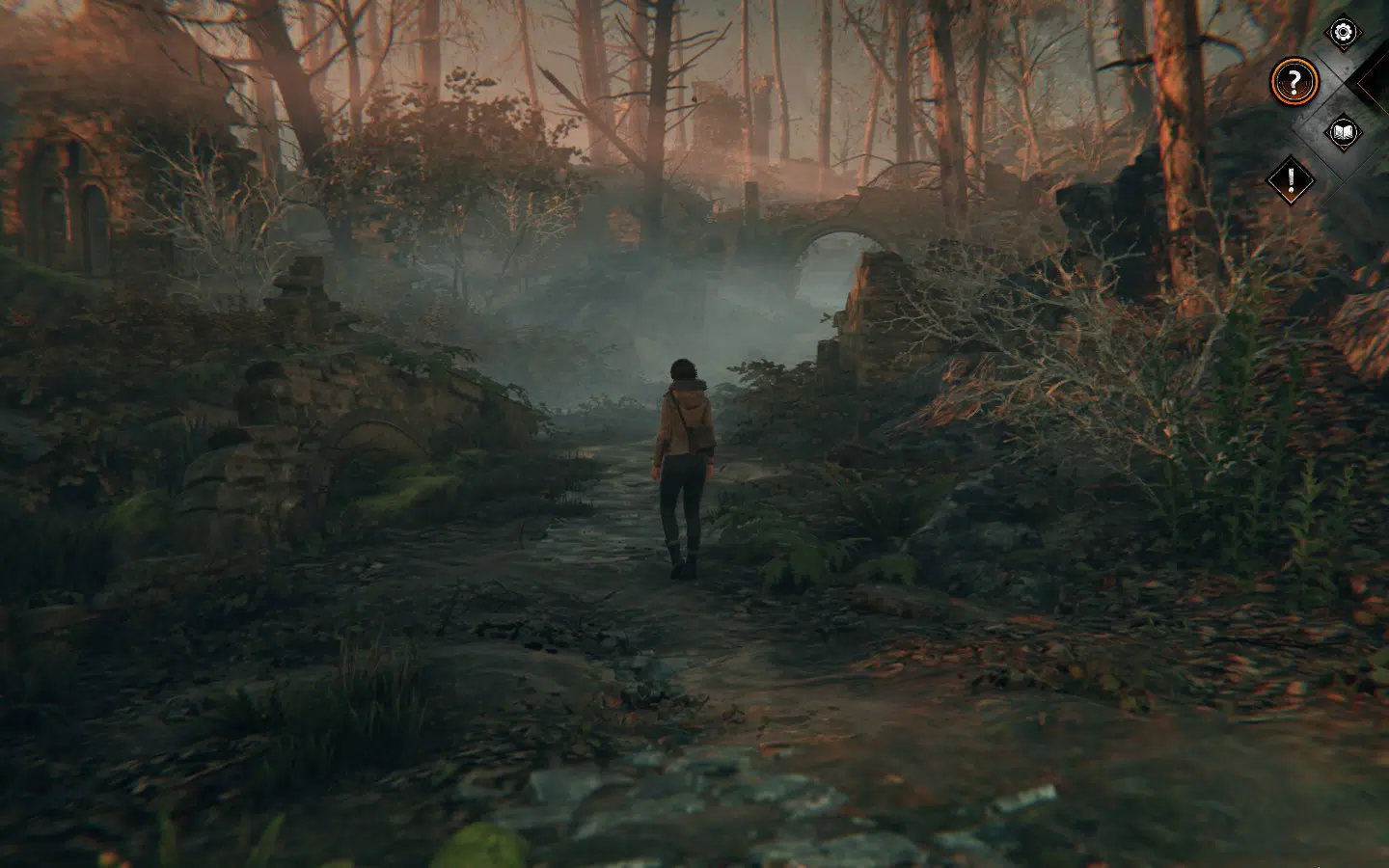Viewport: 1389px width, 868px height.
Task: Open the journal book icon
Action: (x=1345, y=132)
